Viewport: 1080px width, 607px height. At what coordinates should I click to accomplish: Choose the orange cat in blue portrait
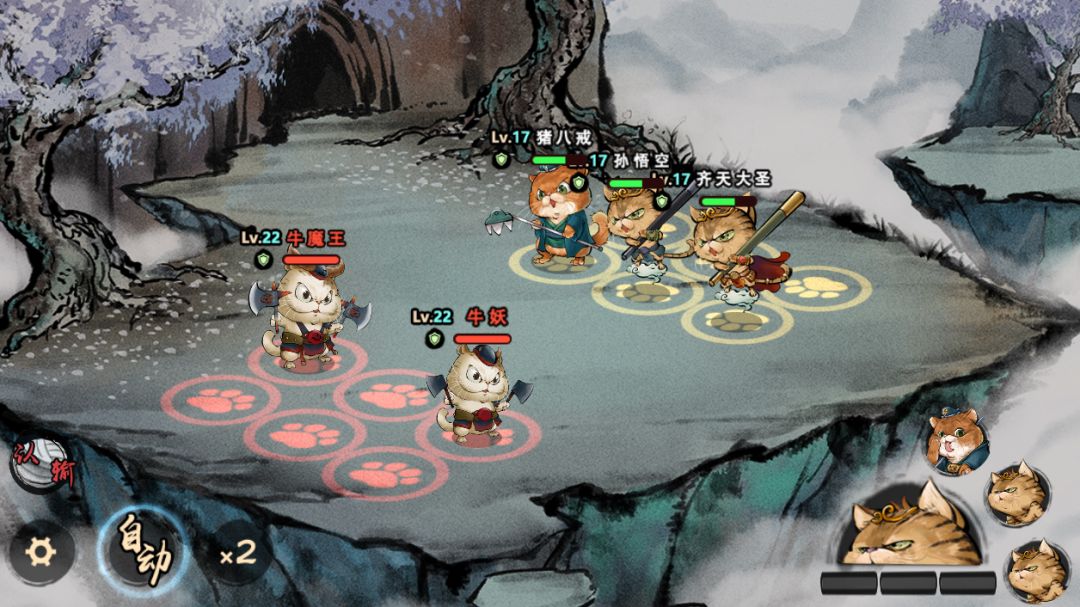click(956, 439)
